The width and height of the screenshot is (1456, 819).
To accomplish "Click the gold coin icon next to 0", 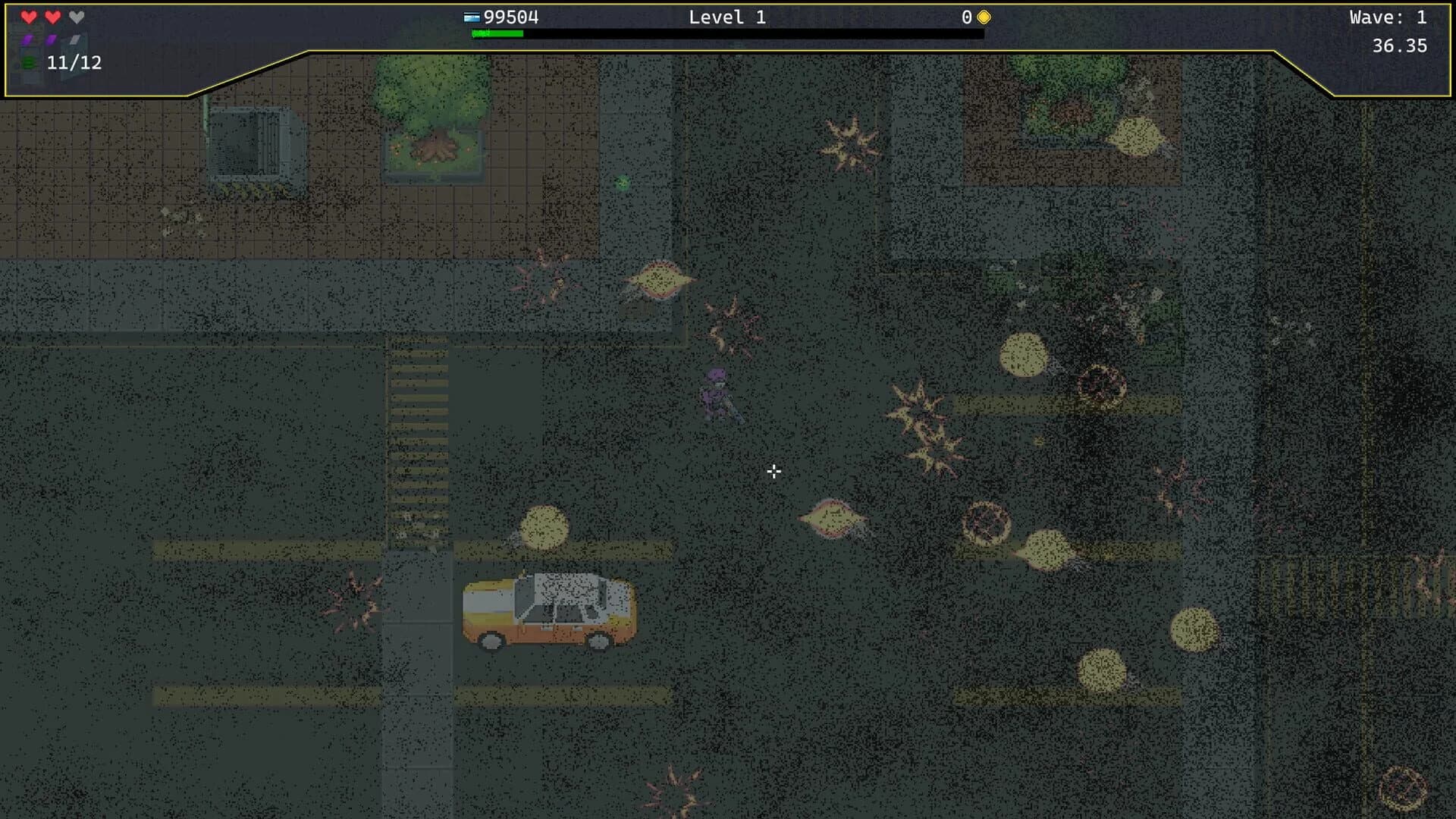I will click(982, 15).
